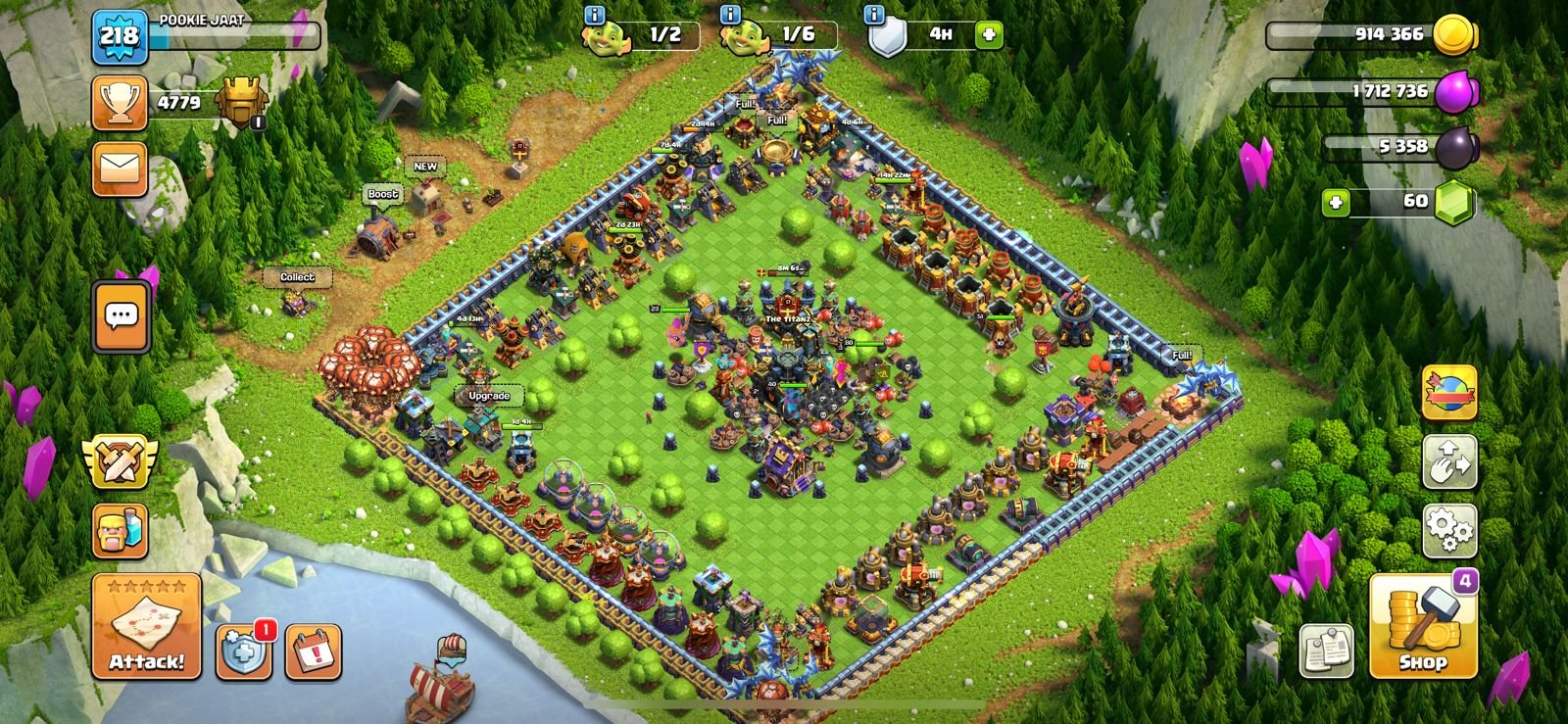Open the Attack map button
The width and height of the screenshot is (1568, 724).
tap(146, 626)
